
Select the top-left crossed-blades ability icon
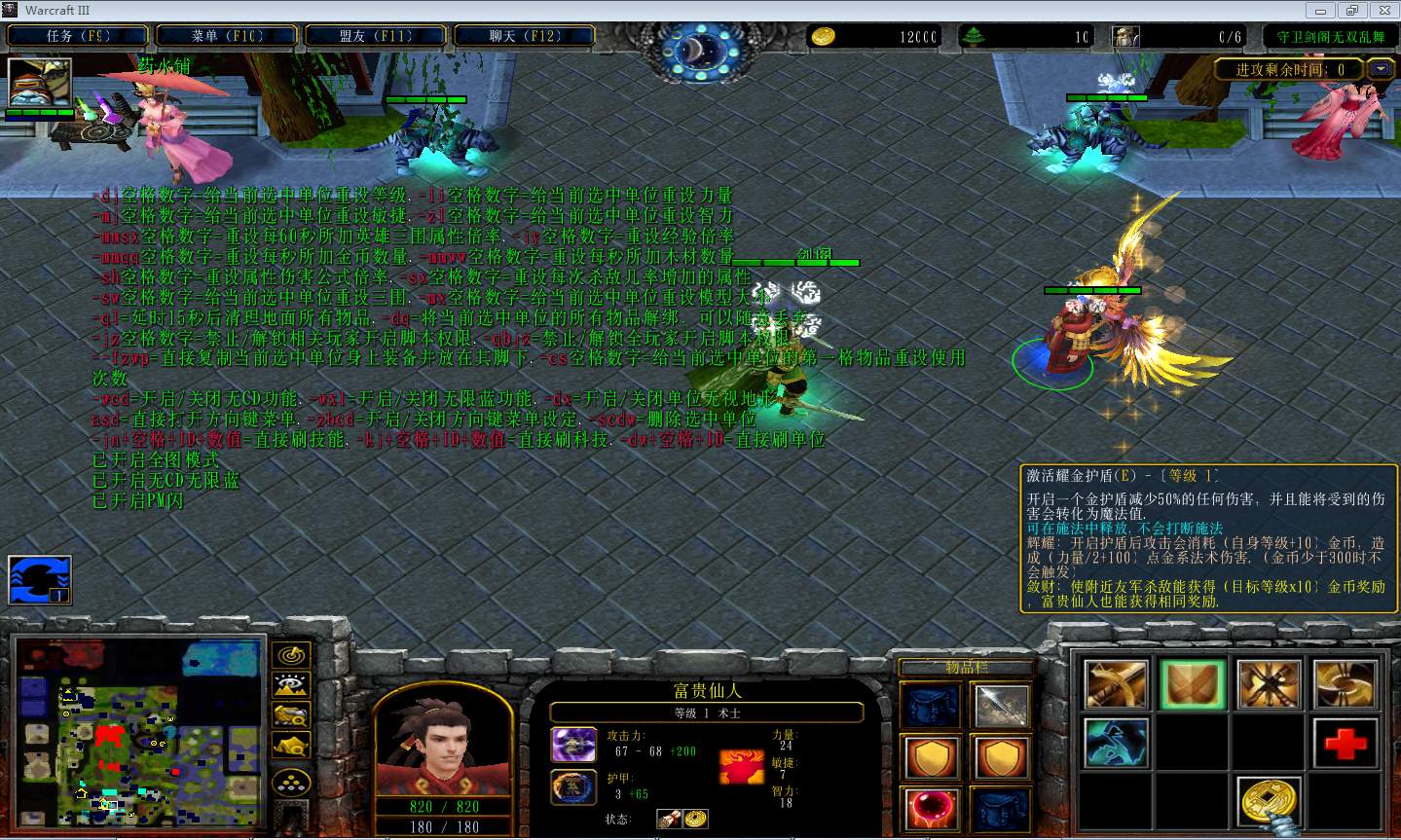pyautogui.click(x=1117, y=684)
